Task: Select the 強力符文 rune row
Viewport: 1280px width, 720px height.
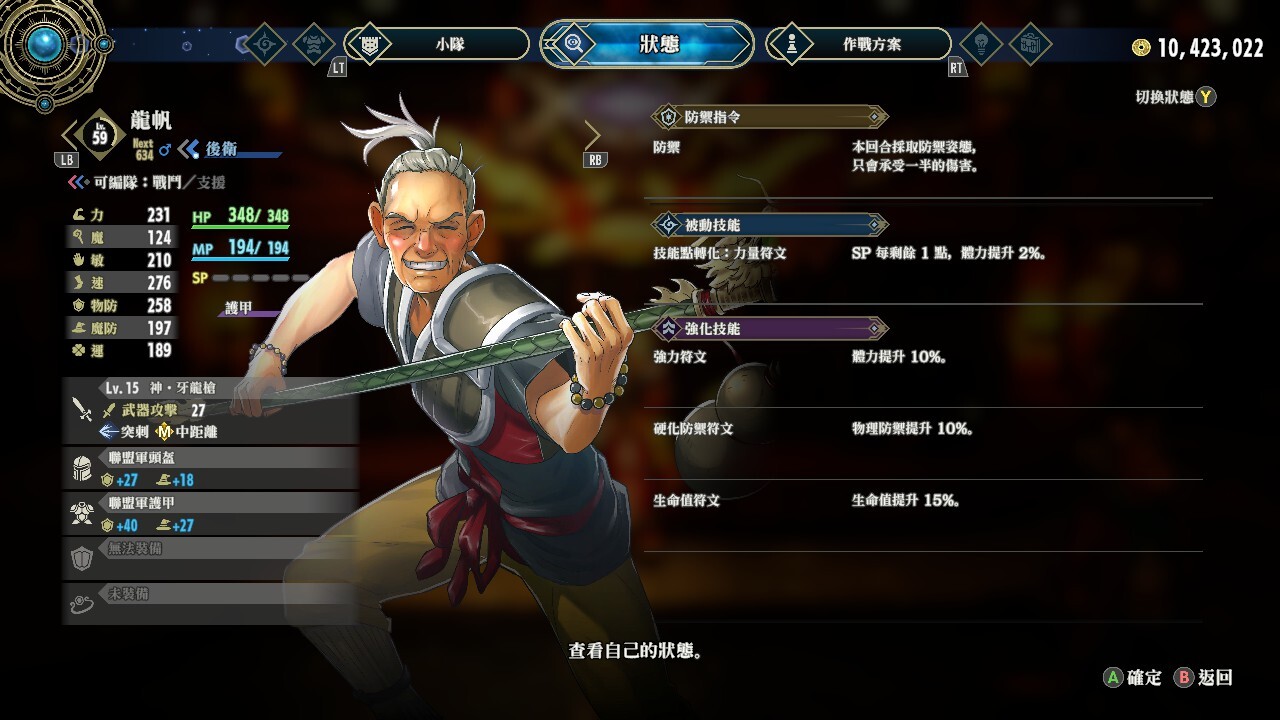Action: click(x=925, y=357)
